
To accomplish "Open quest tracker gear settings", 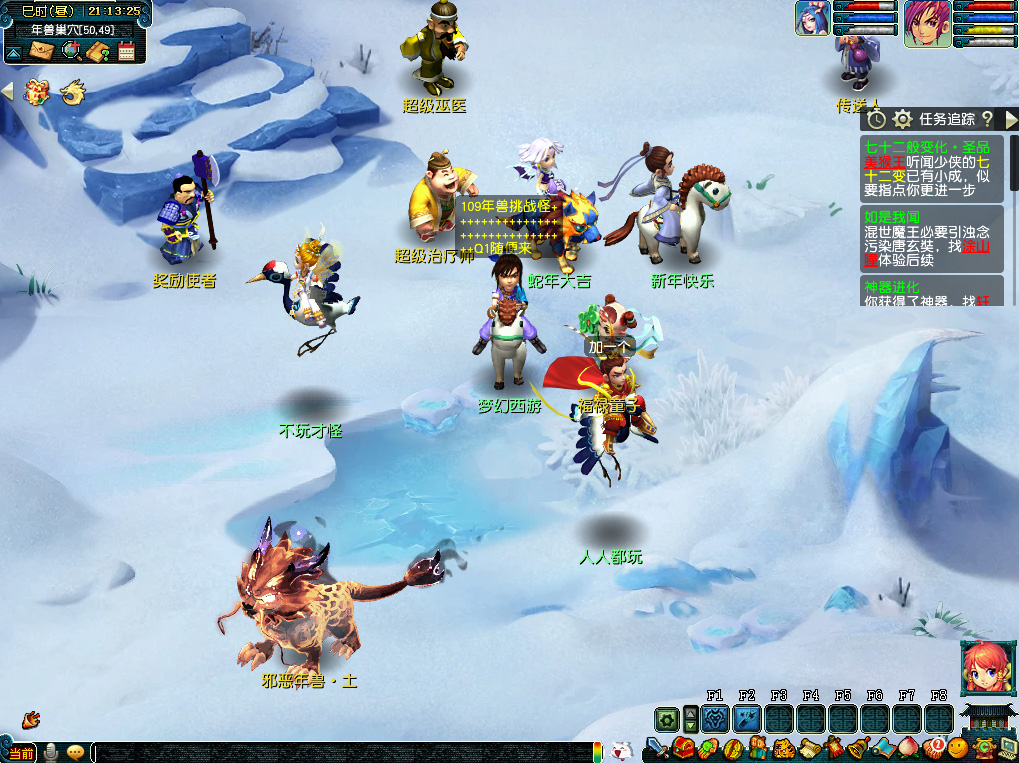I will [x=902, y=119].
